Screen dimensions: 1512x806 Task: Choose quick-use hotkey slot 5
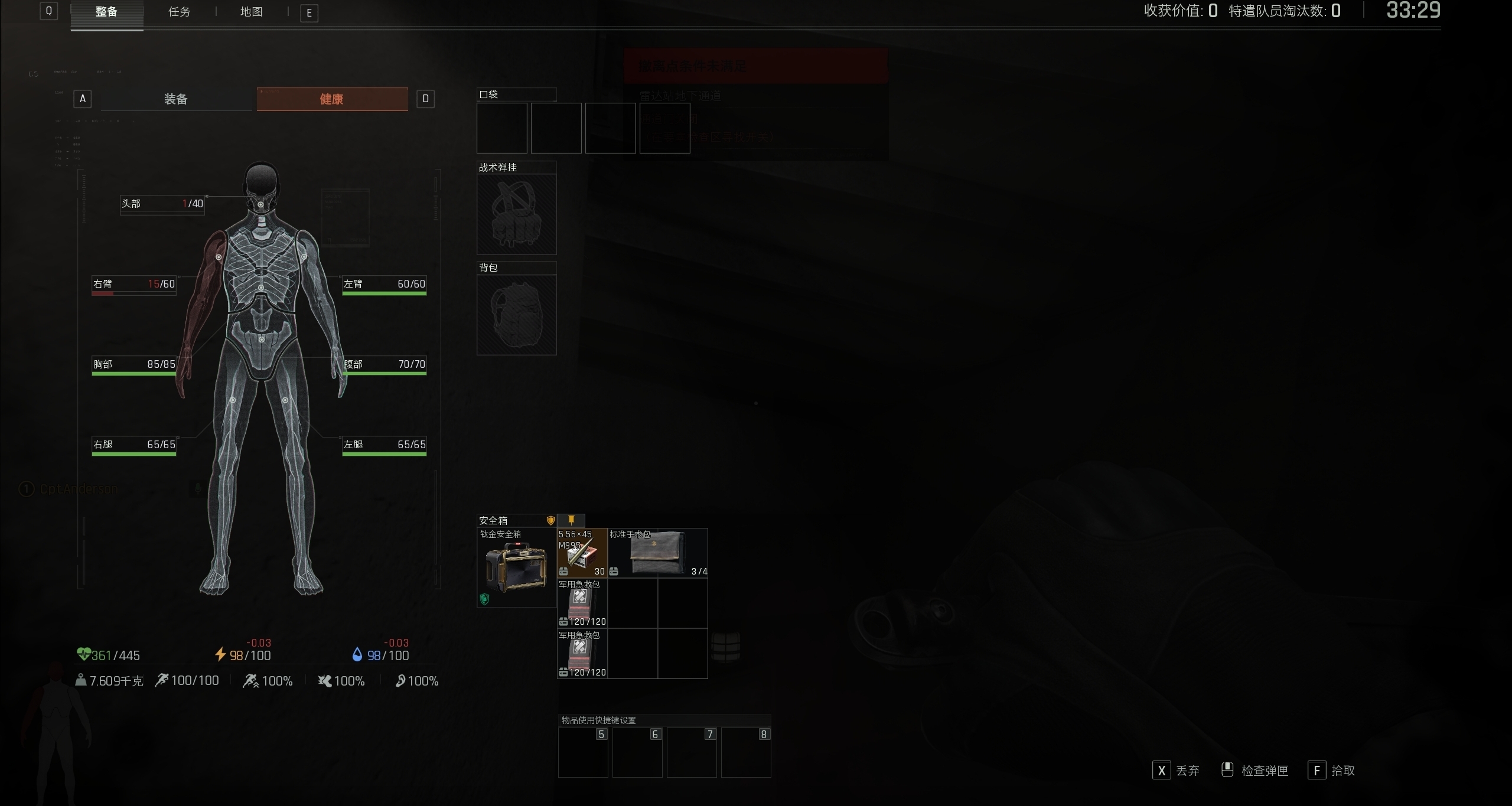click(x=583, y=752)
